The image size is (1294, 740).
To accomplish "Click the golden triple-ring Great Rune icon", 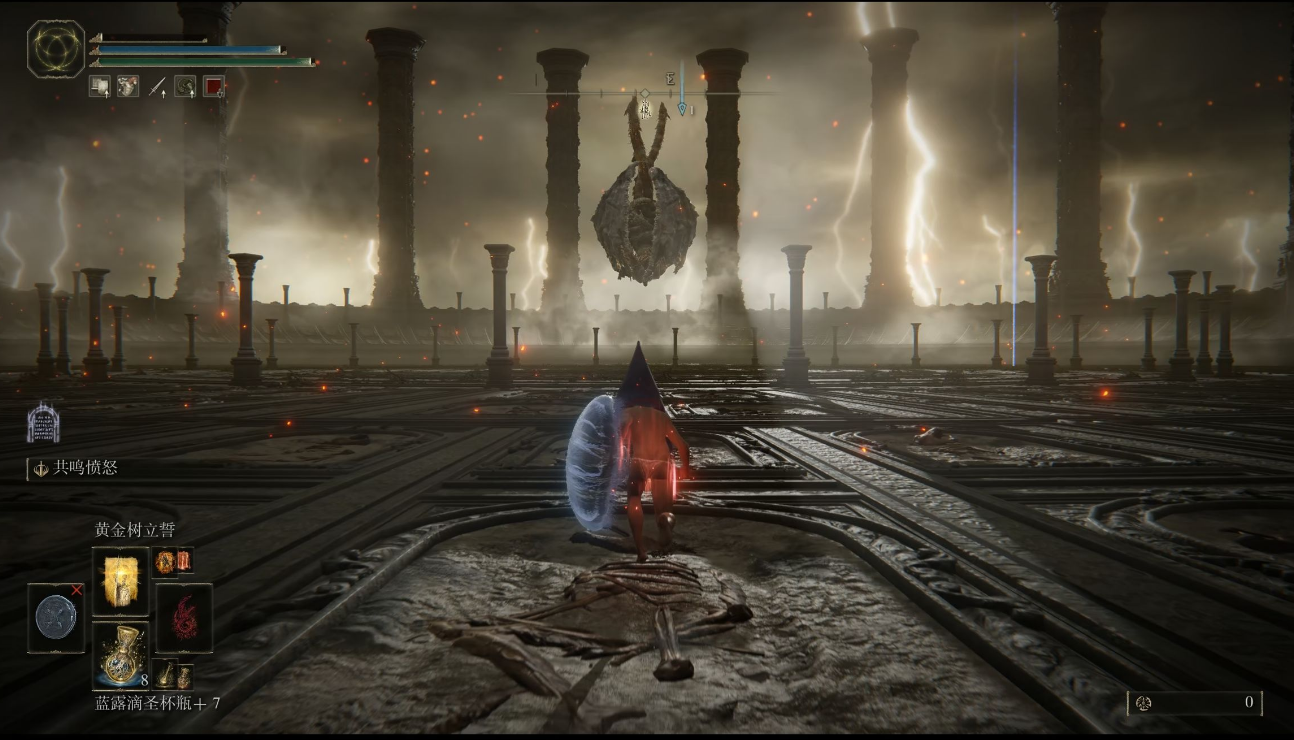I will tap(56, 49).
